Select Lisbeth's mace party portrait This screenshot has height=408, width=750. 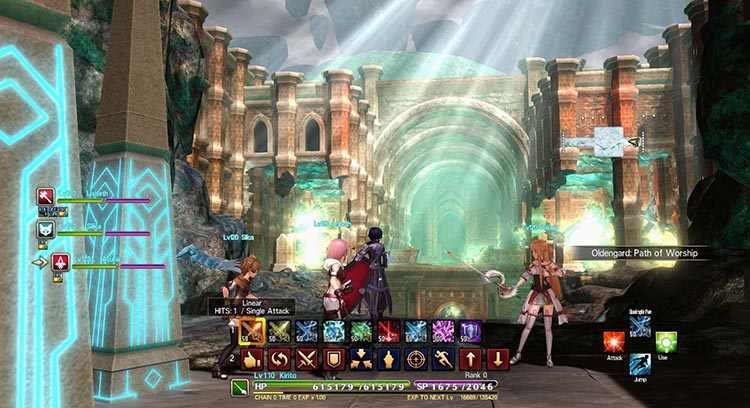click(46, 196)
